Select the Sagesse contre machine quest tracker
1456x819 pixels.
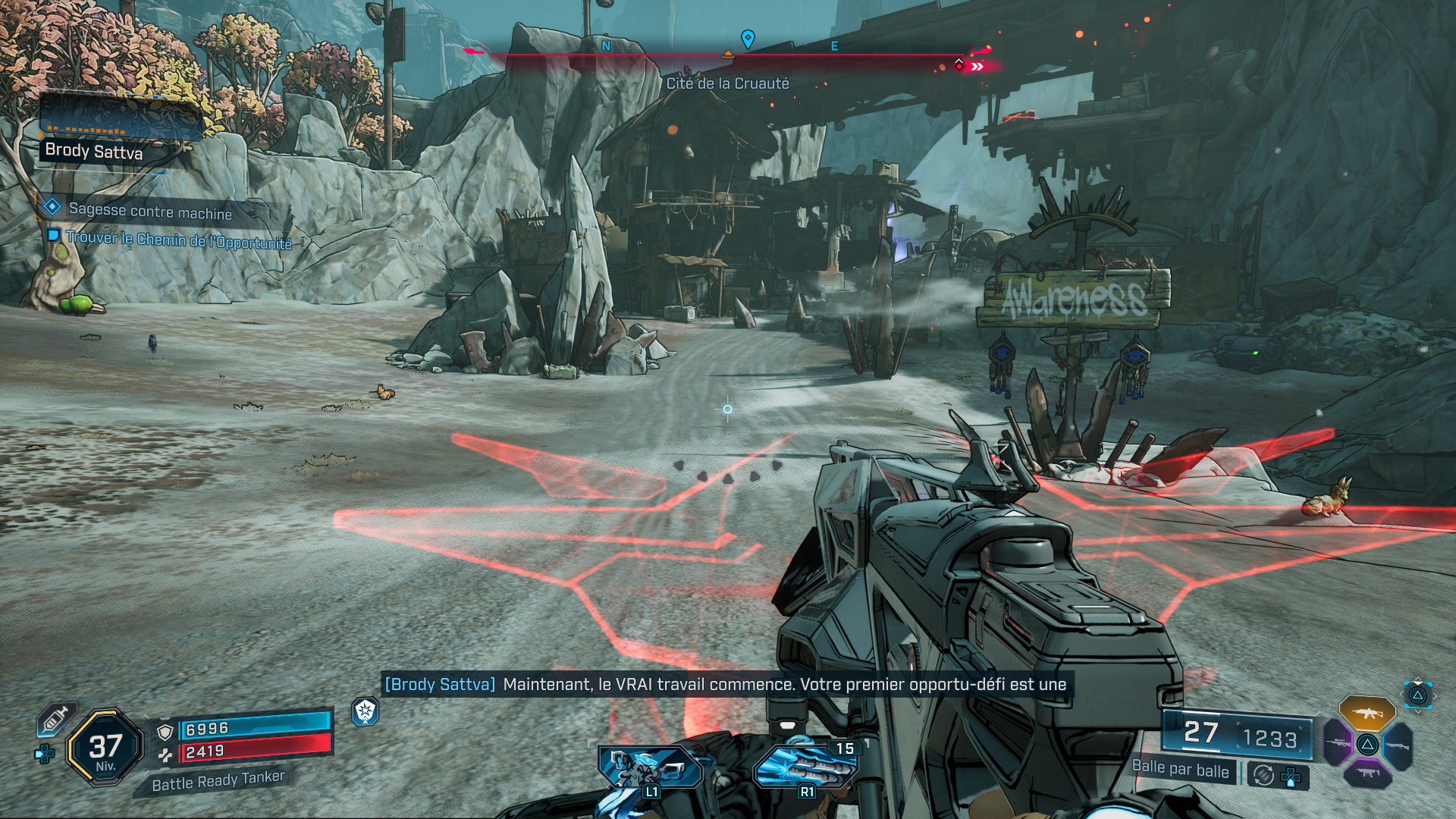[149, 211]
